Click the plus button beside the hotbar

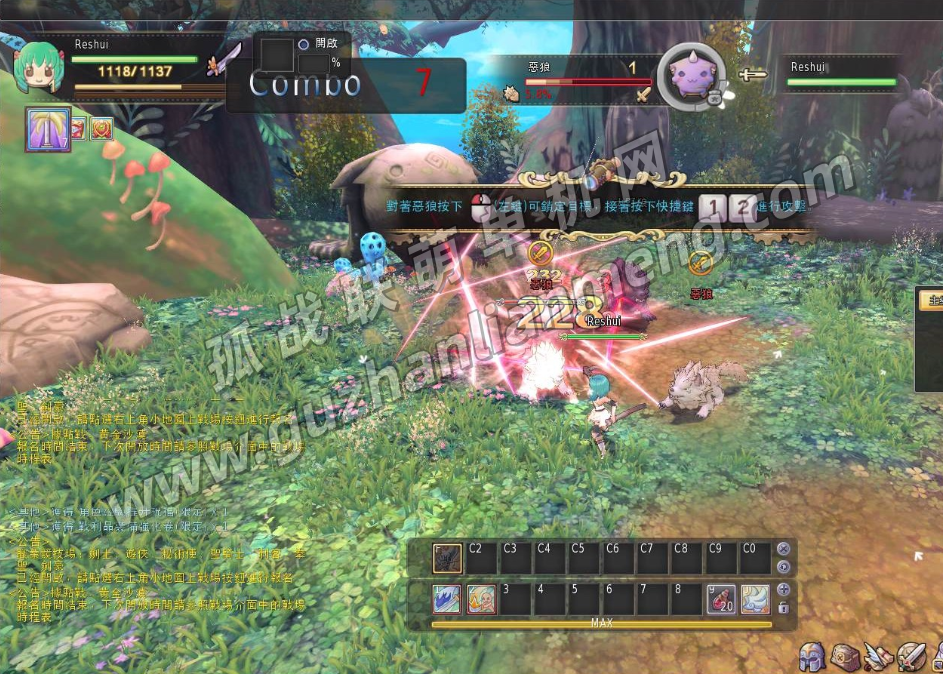point(783,590)
